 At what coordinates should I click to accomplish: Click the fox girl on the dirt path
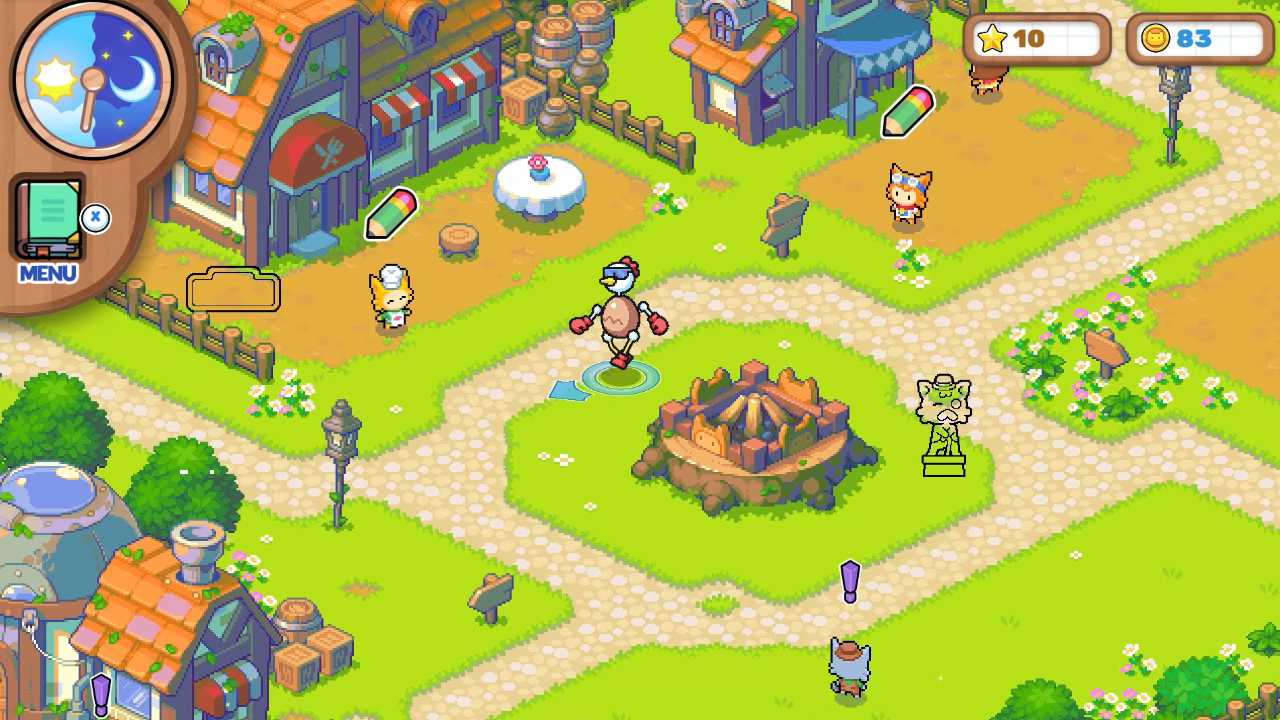point(908,193)
